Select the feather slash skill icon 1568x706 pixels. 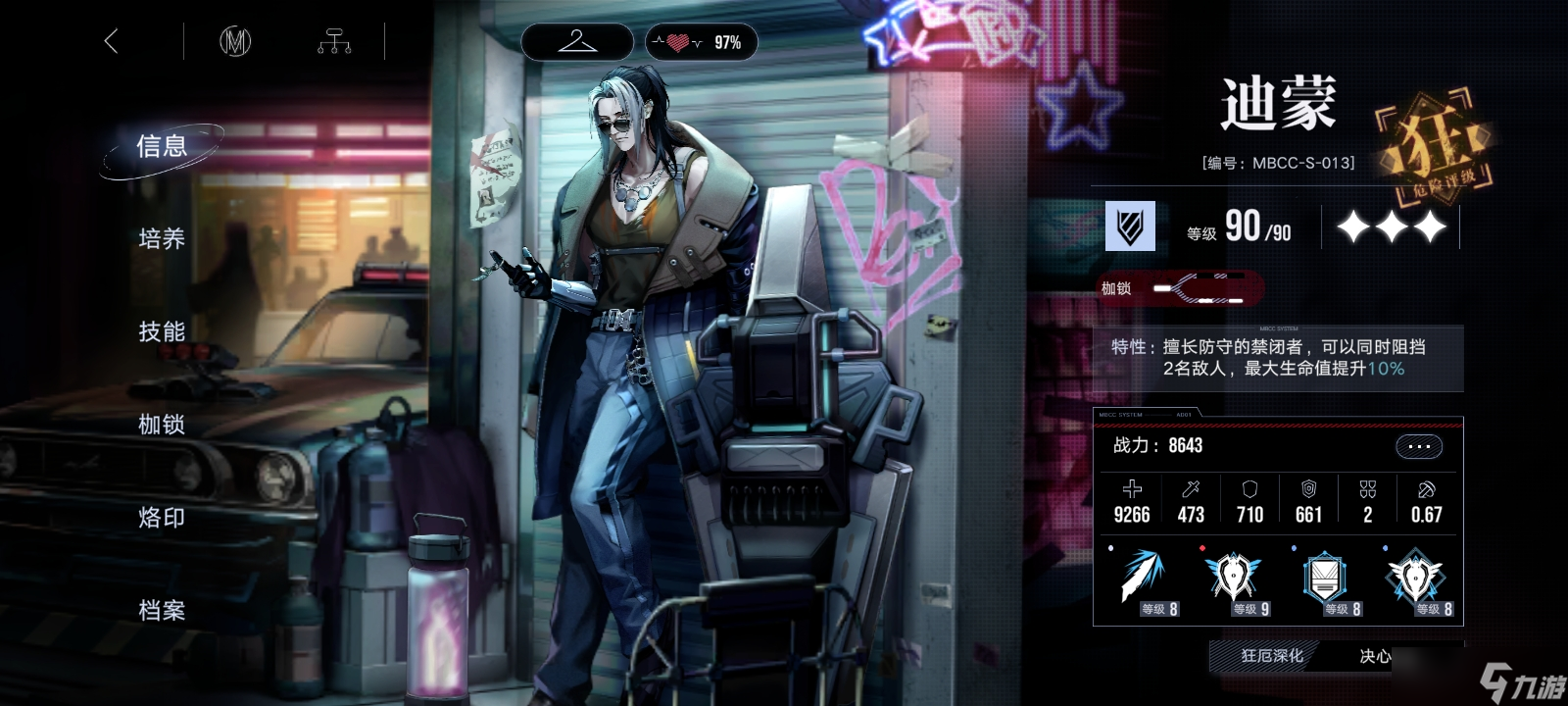pos(1144,578)
